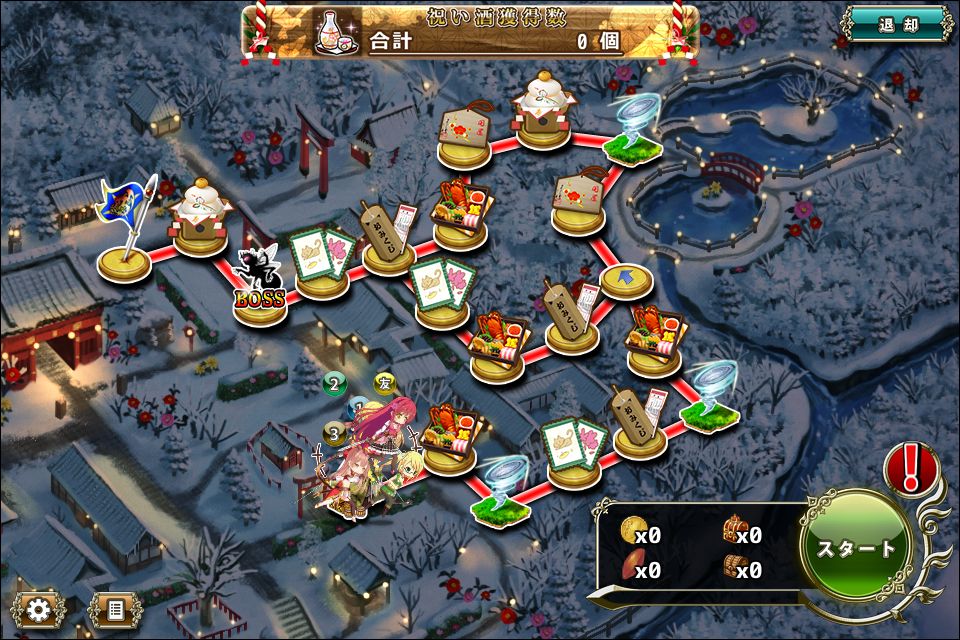Tap the red exclamation alert icon
The height and width of the screenshot is (640, 960).
pos(911,468)
